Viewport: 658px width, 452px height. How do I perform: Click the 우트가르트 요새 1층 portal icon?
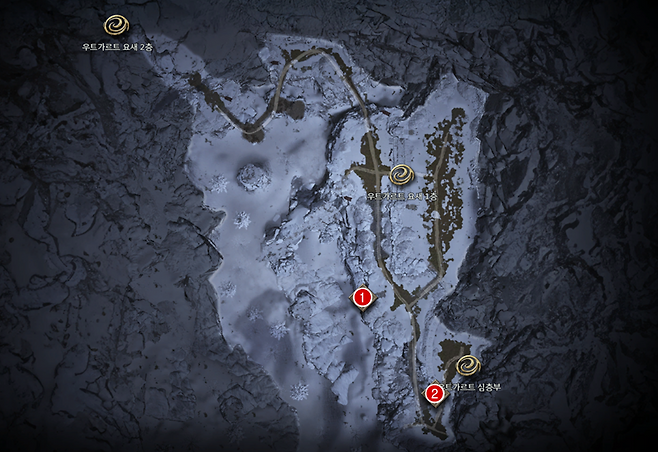403,175
